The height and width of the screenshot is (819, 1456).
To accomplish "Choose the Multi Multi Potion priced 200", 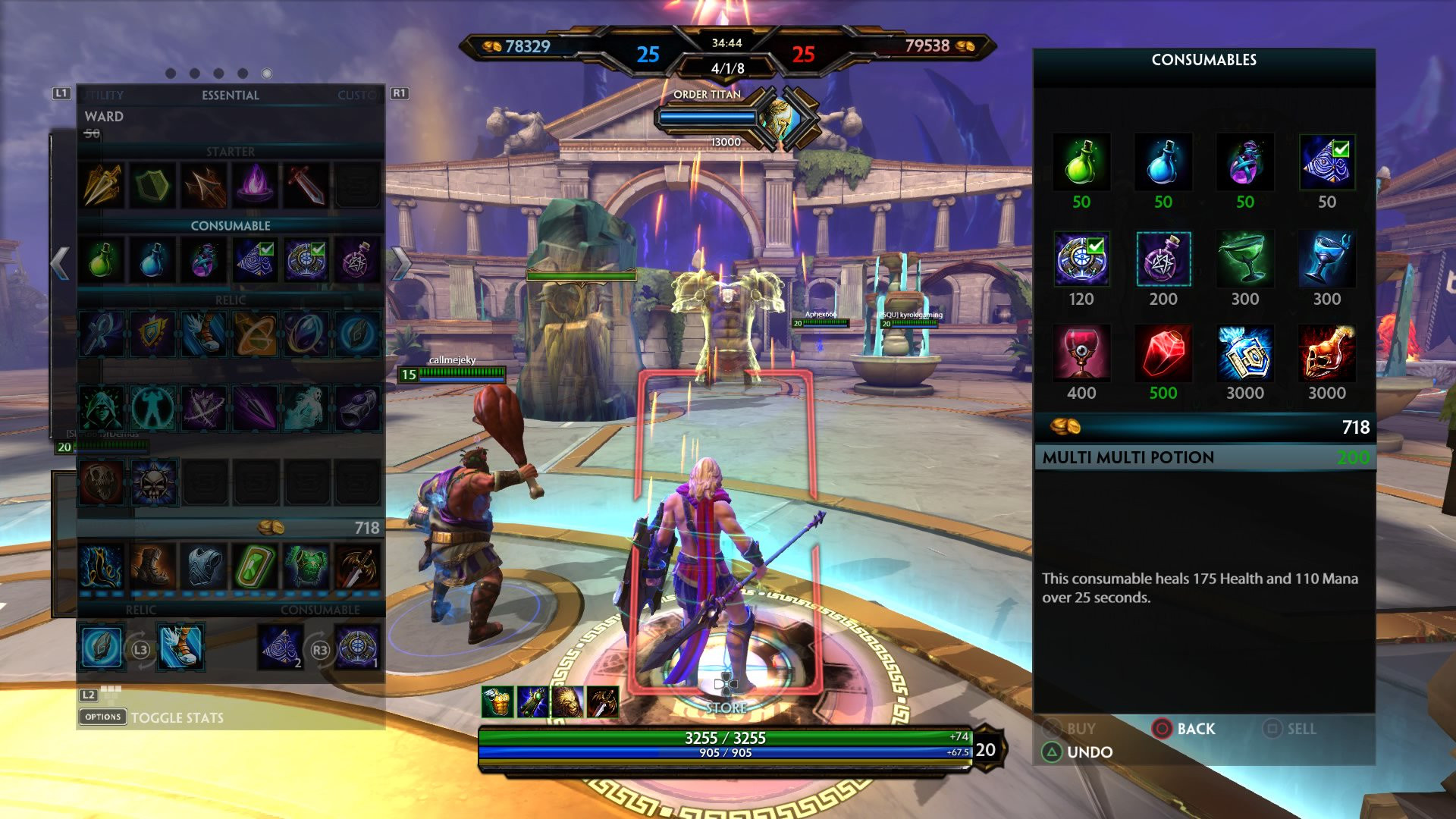I will (1163, 259).
